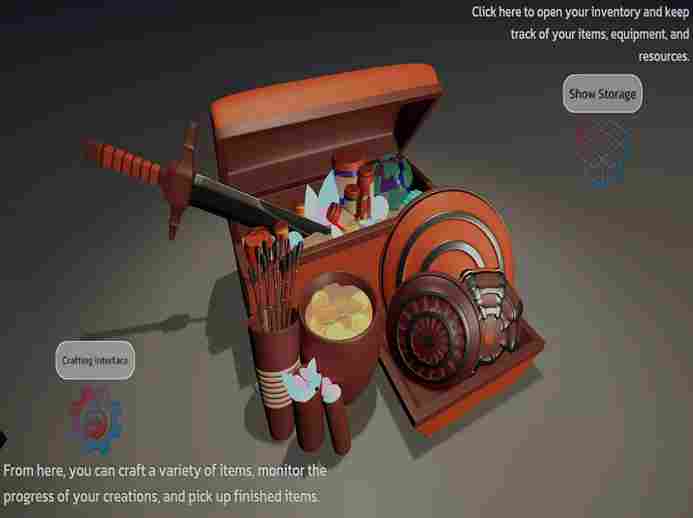Select the crafting gear icon
The image size is (693, 518).
[x=94, y=420]
